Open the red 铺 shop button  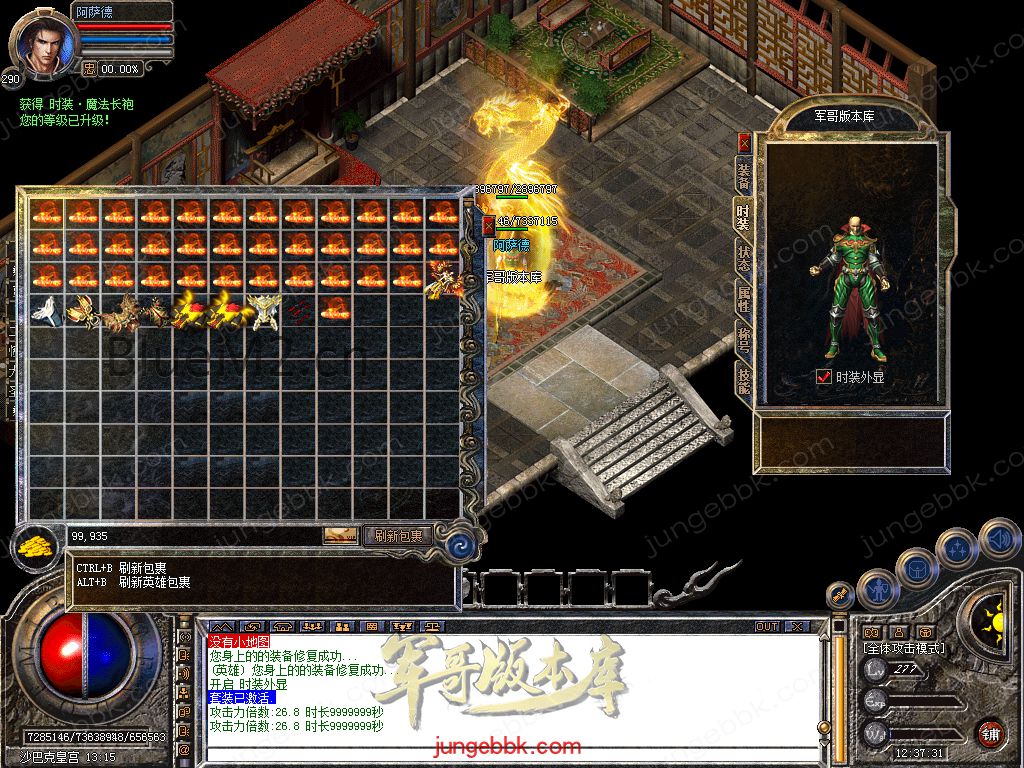pyautogui.click(x=990, y=732)
